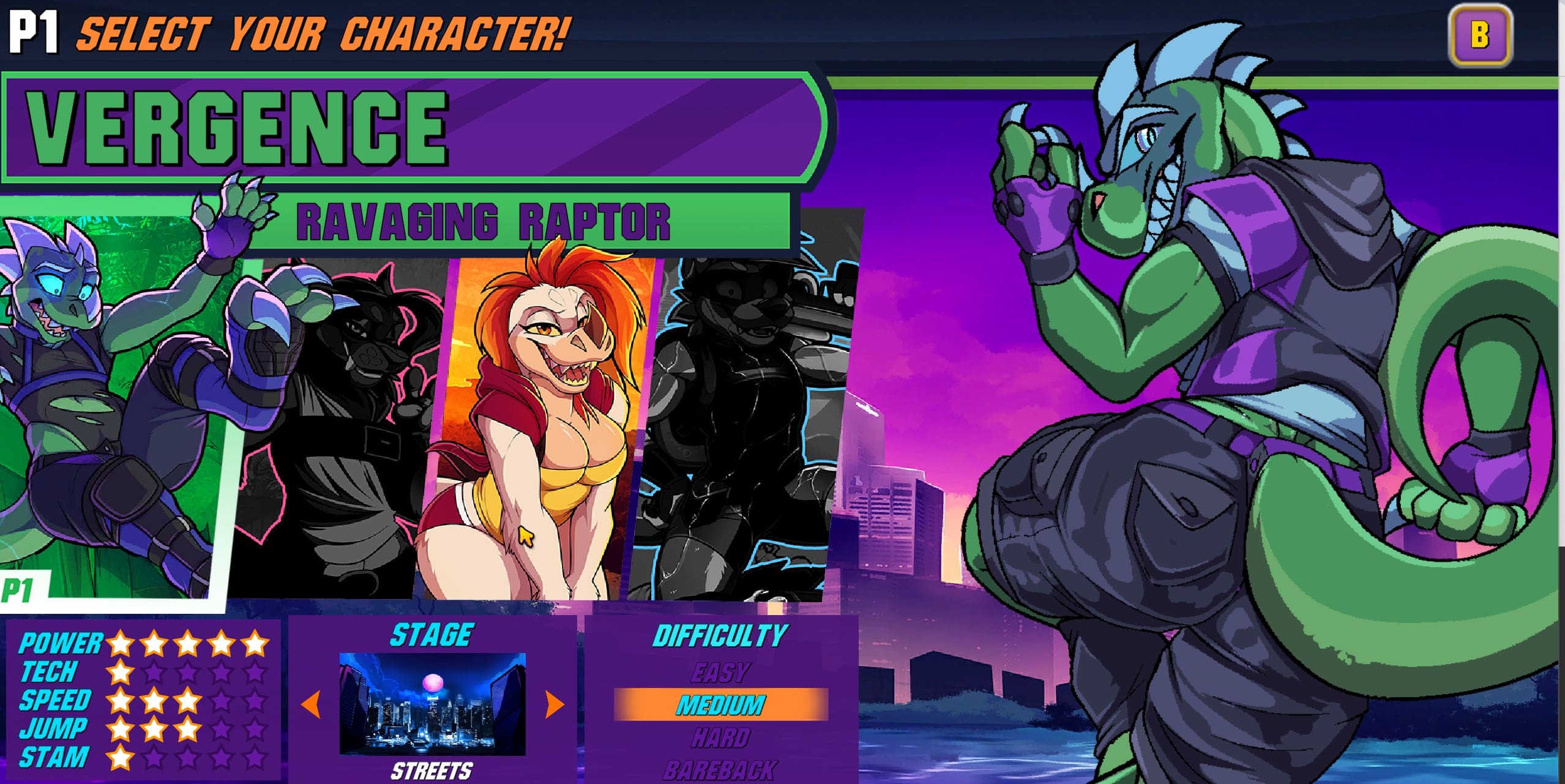Image resolution: width=1565 pixels, height=784 pixels.
Task: Set difficulty to Easy
Action: tap(720, 673)
